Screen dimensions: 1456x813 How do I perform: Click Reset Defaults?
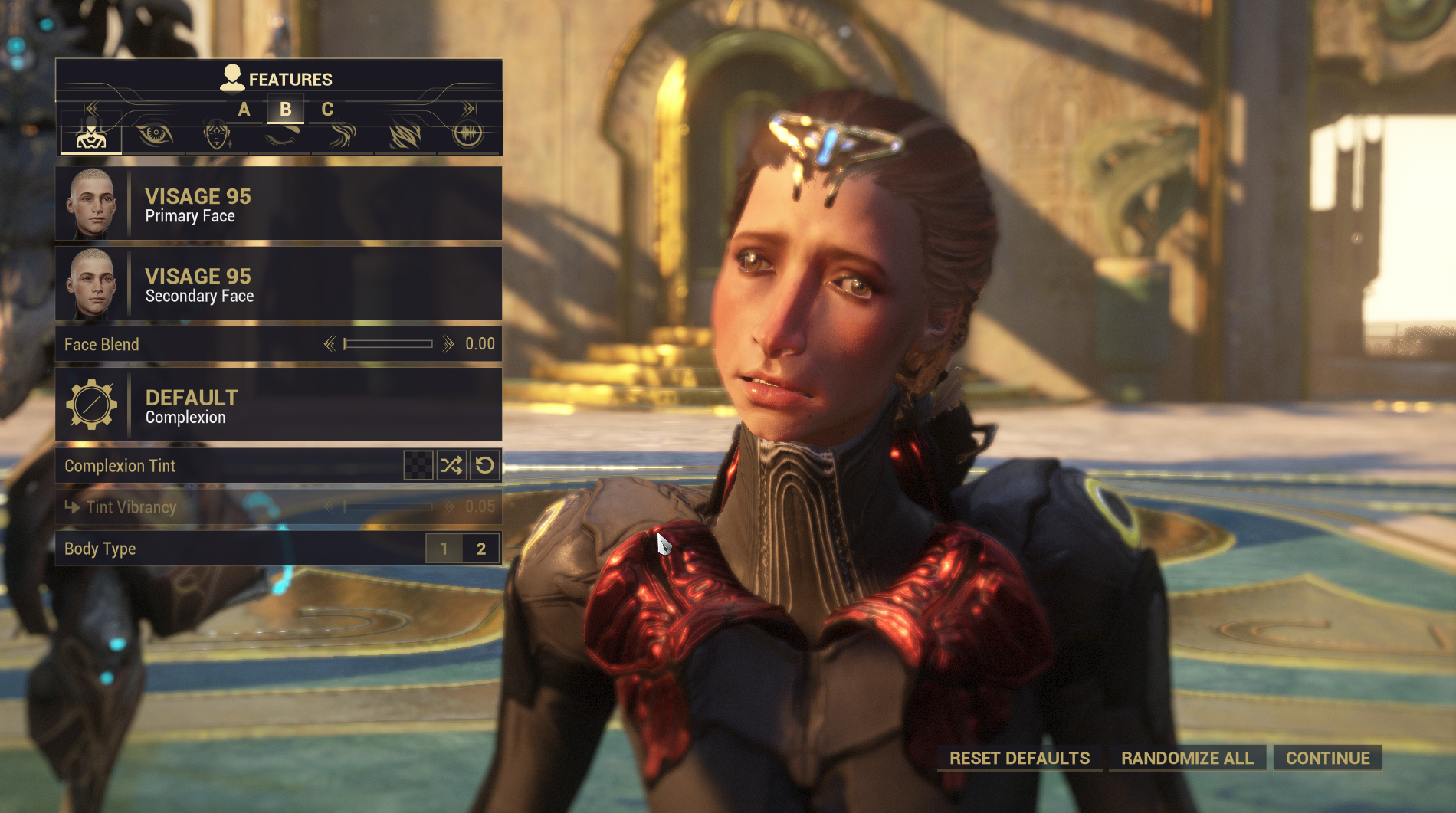pyautogui.click(x=1019, y=758)
